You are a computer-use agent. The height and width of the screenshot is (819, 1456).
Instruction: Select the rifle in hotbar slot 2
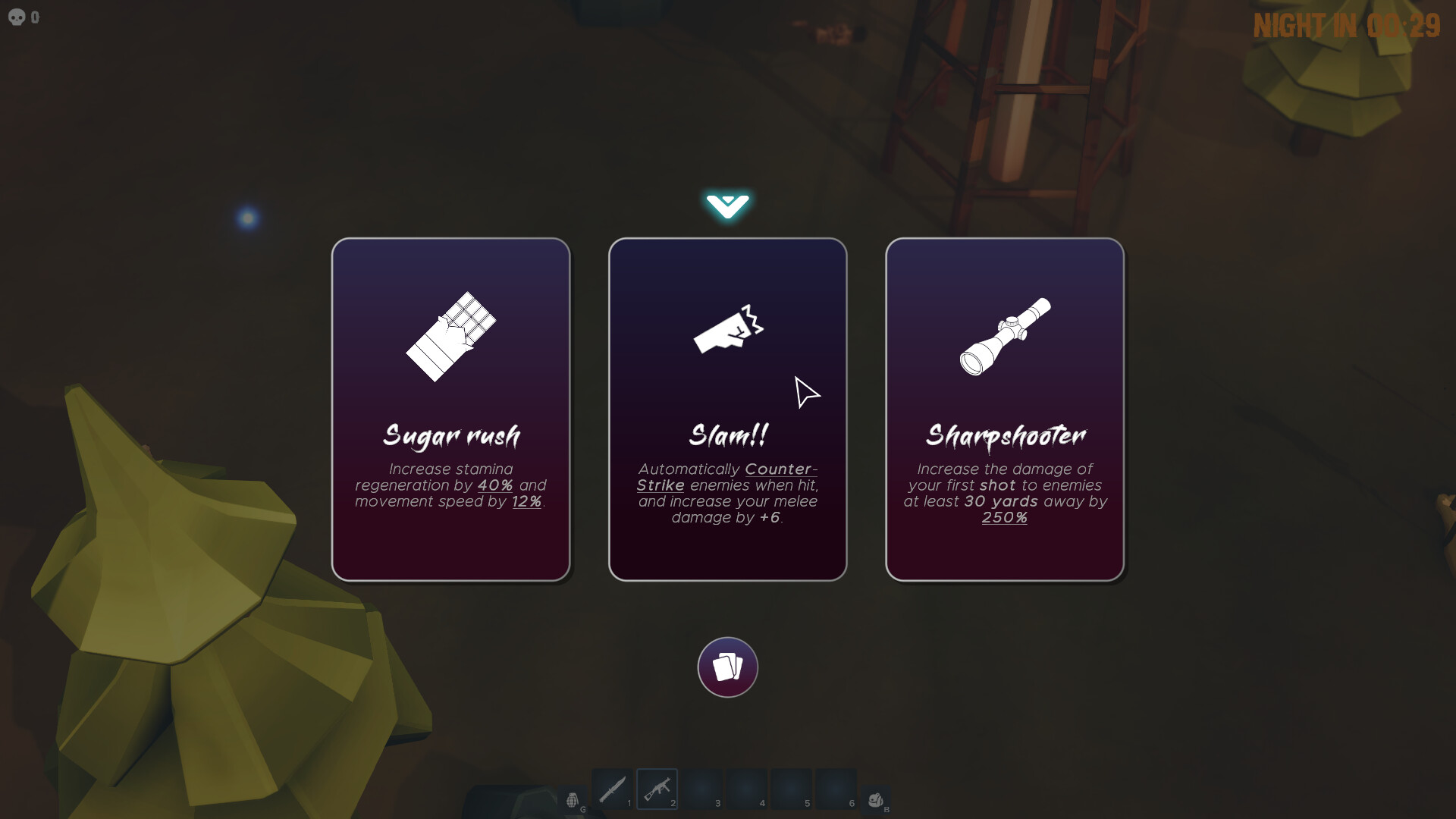657,789
